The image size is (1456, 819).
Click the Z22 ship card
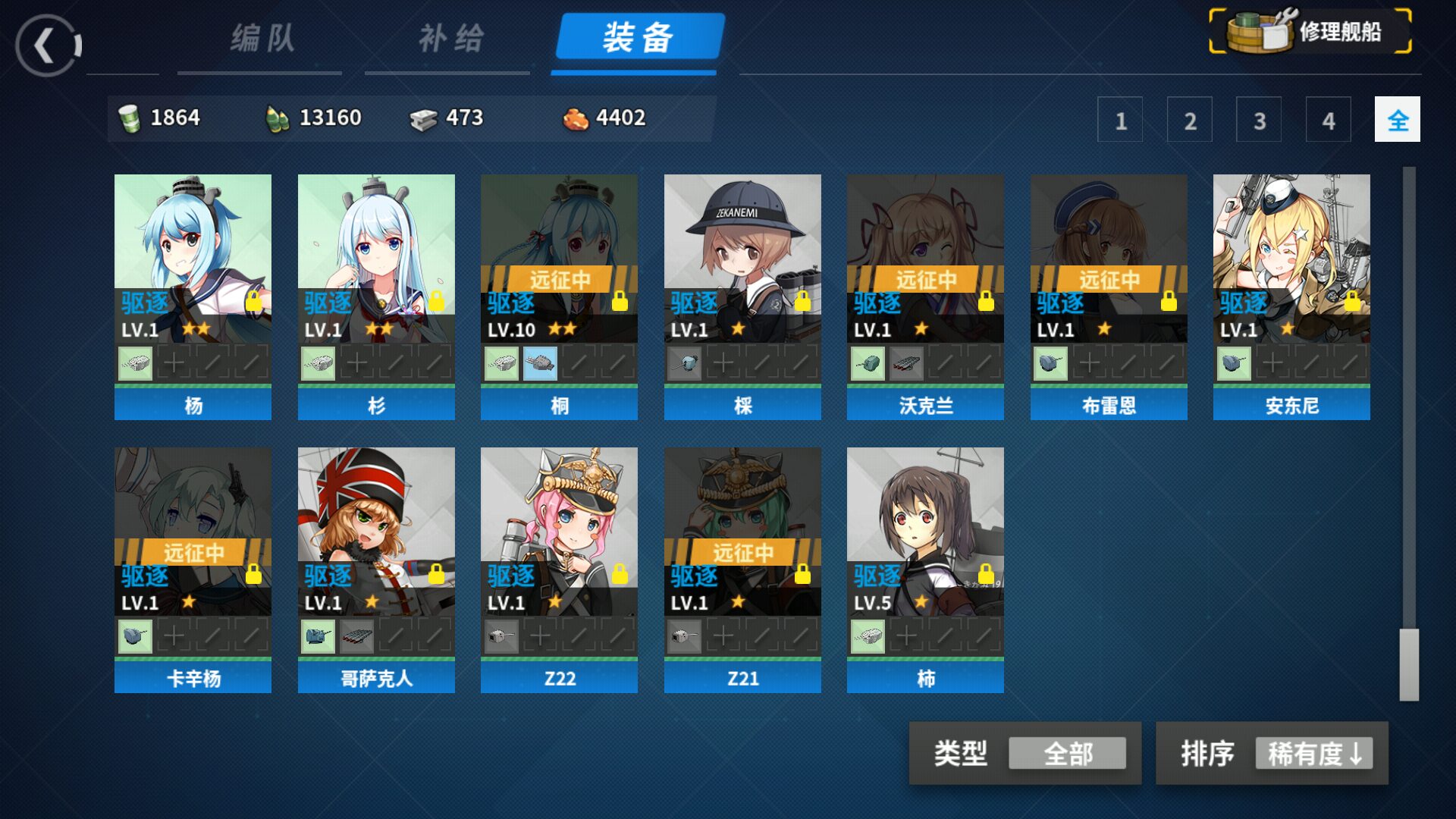pyautogui.click(x=559, y=569)
